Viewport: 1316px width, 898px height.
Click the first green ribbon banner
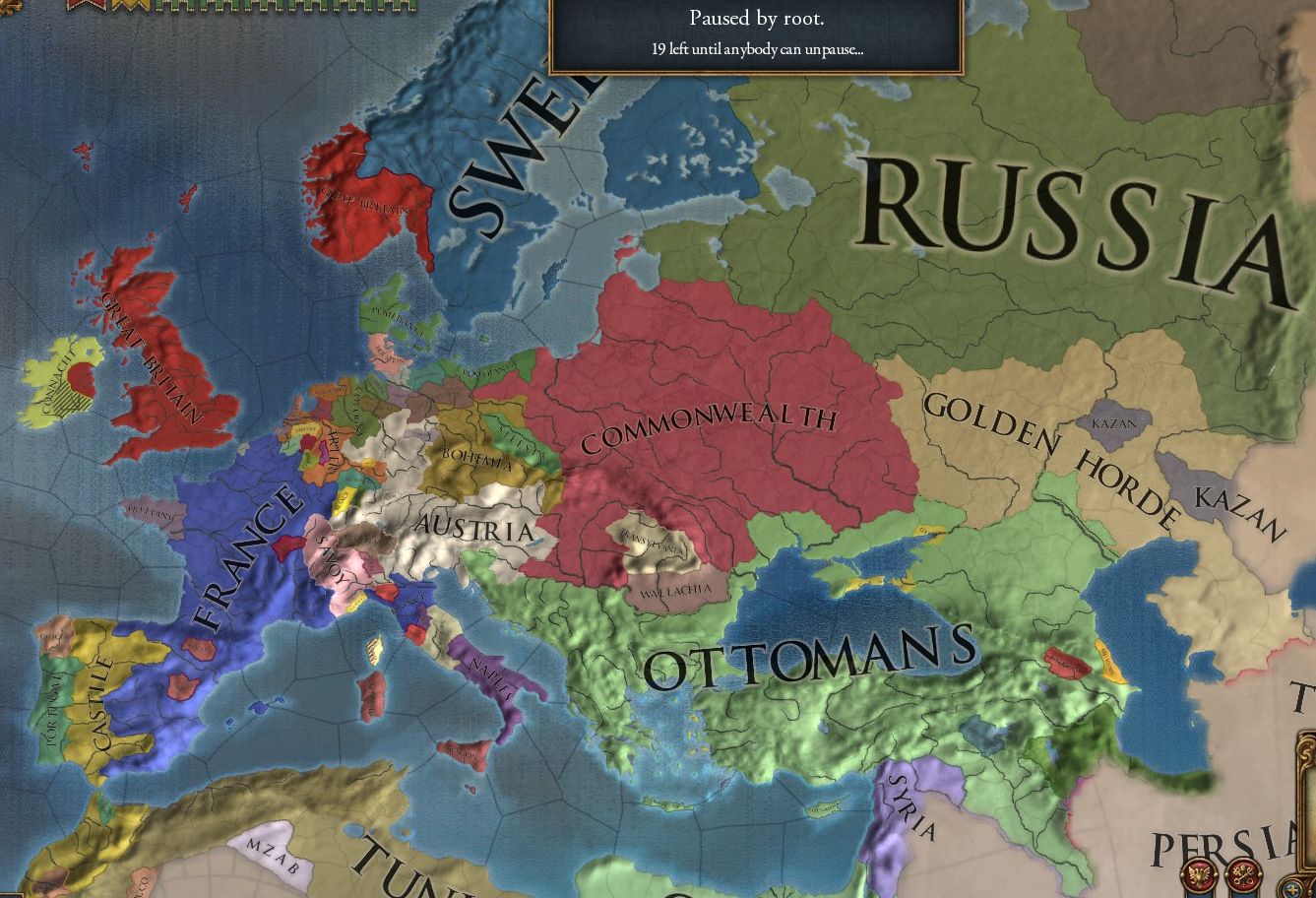[x=162, y=6]
